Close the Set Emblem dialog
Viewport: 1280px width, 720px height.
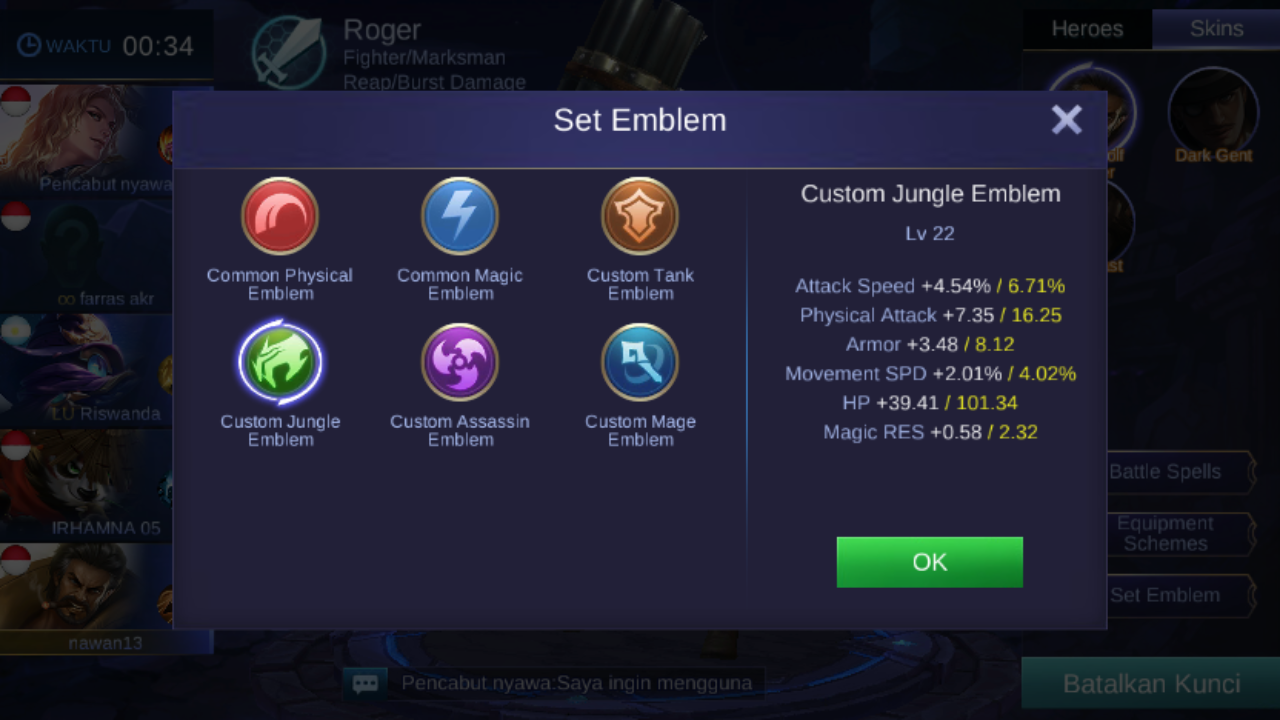(1066, 120)
